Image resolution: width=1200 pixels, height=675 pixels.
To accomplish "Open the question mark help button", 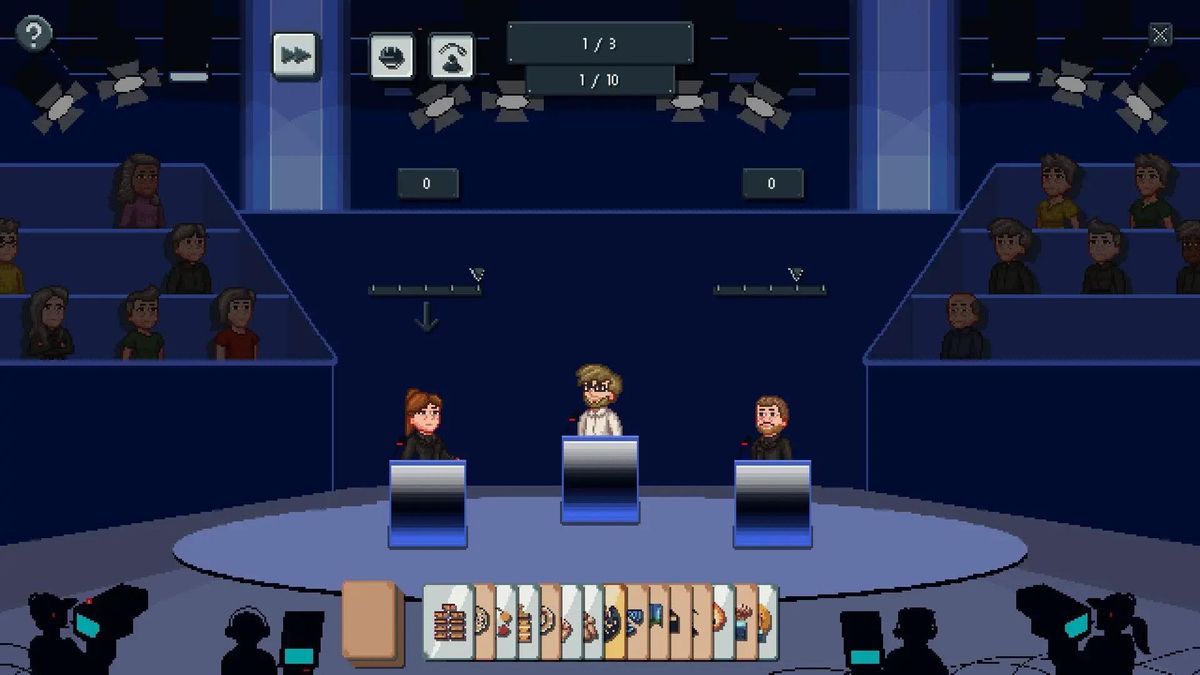I will click(34, 34).
